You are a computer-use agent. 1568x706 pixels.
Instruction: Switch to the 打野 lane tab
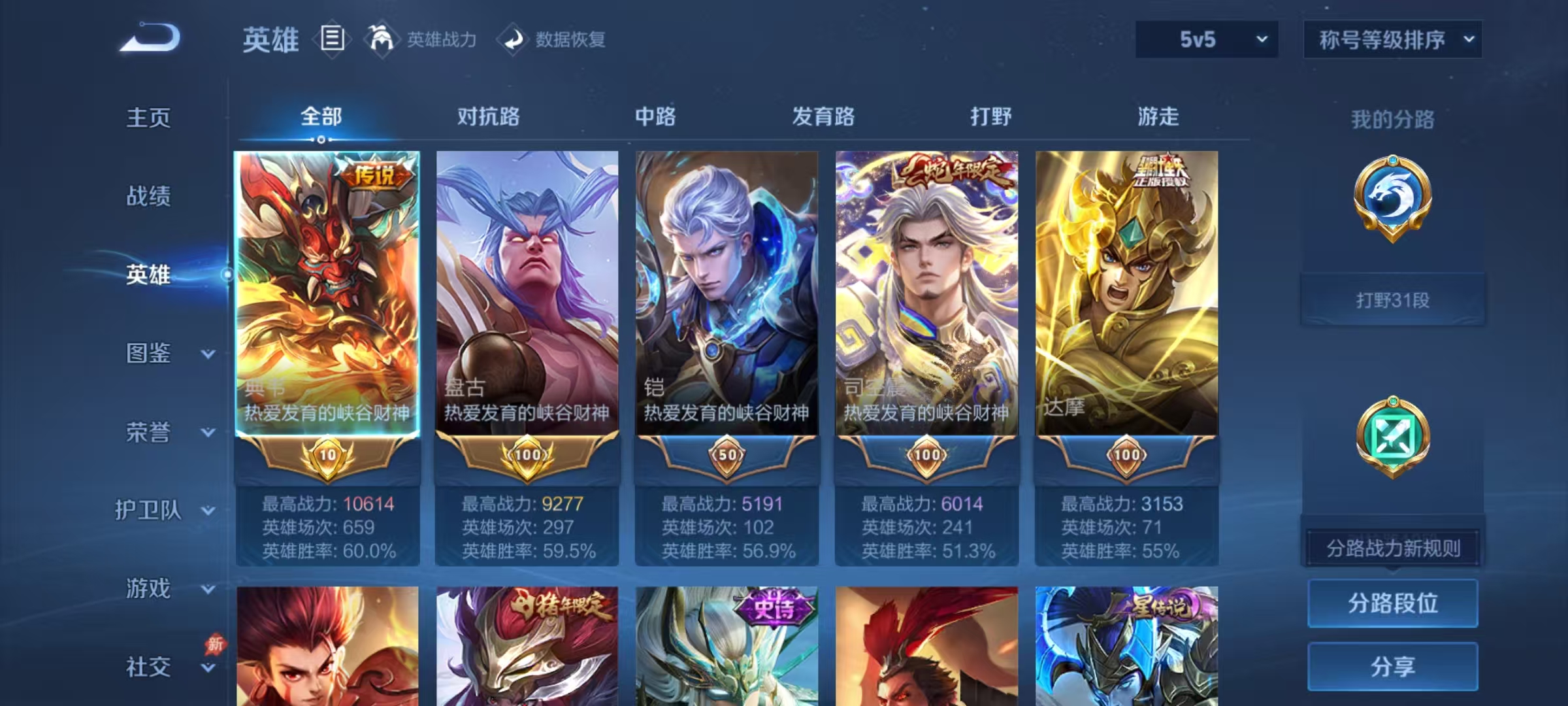990,118
